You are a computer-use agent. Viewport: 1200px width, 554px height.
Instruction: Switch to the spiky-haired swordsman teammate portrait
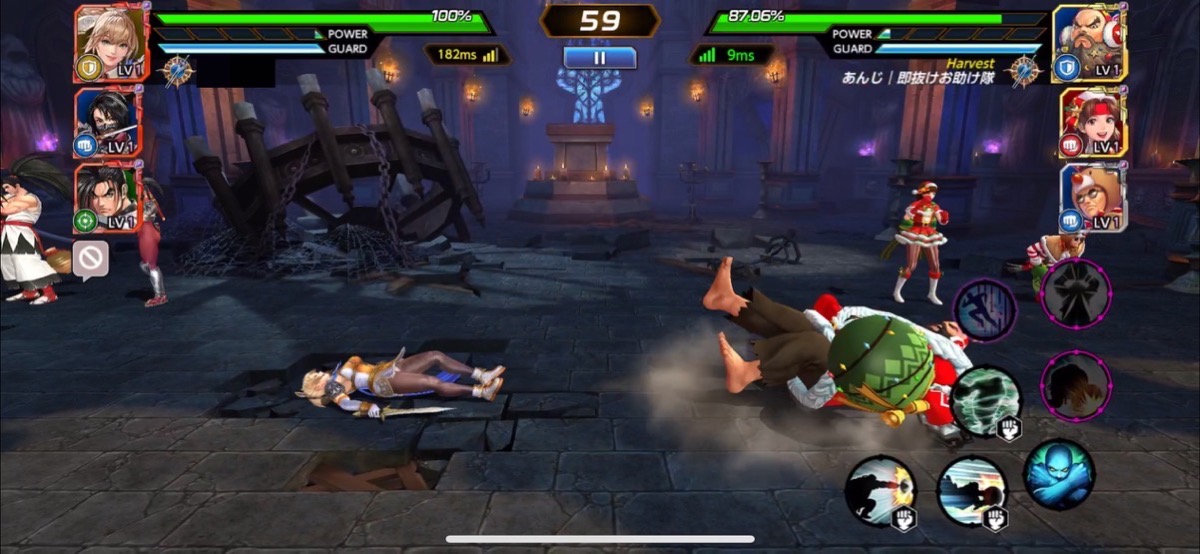109,199
